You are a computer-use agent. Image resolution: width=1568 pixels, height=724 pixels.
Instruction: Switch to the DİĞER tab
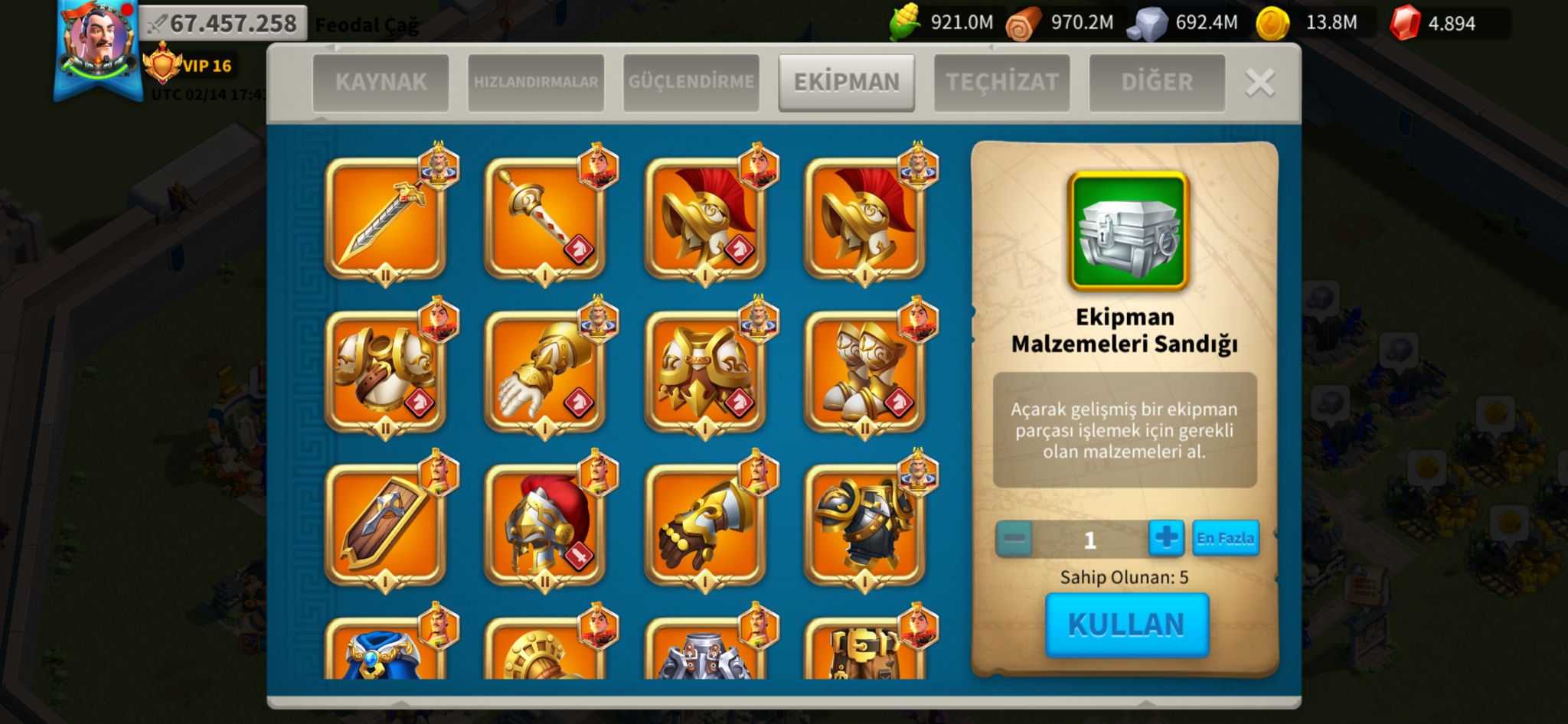[1157, 82]
